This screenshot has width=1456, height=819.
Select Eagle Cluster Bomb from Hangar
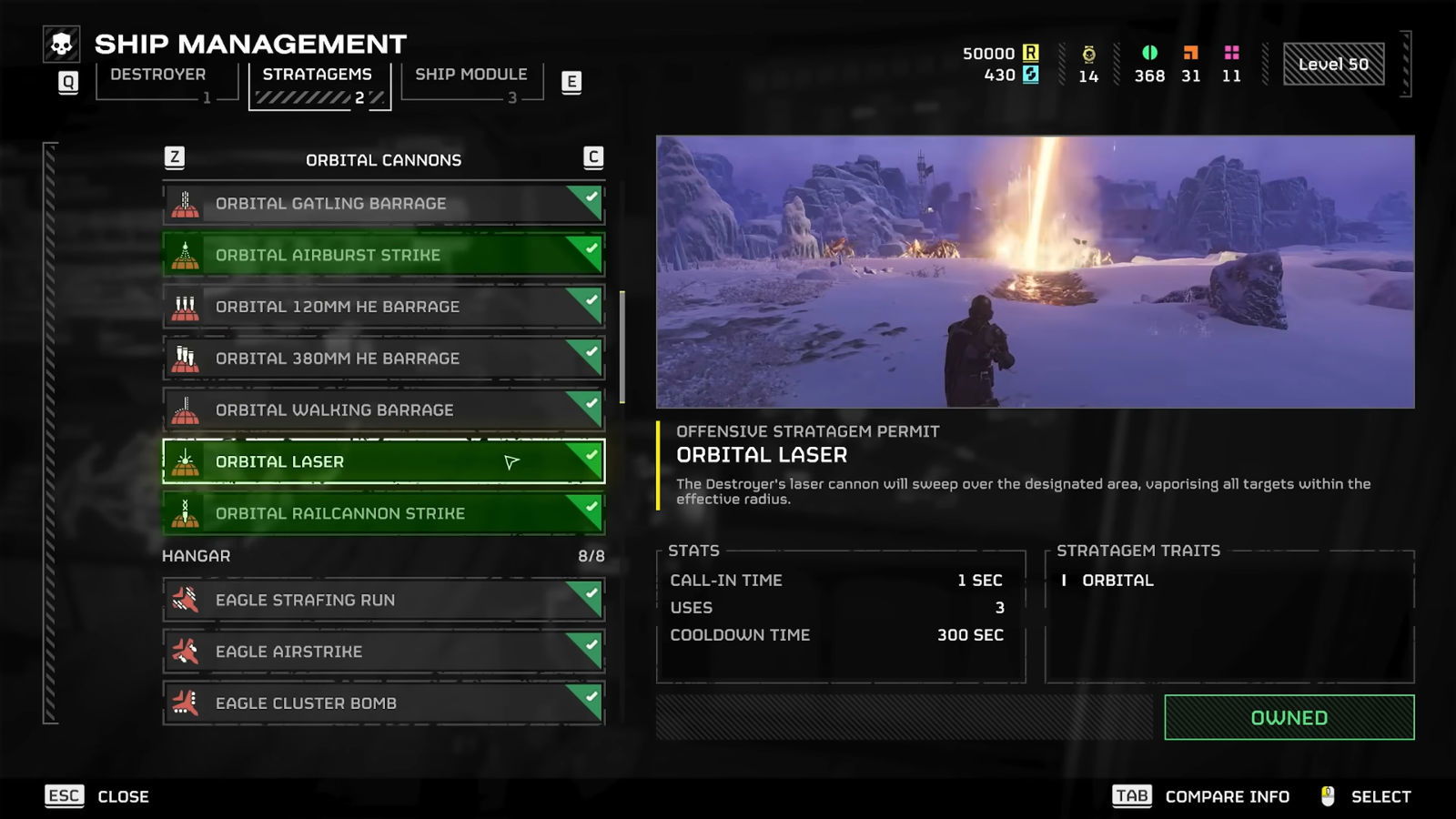(382, 703)
